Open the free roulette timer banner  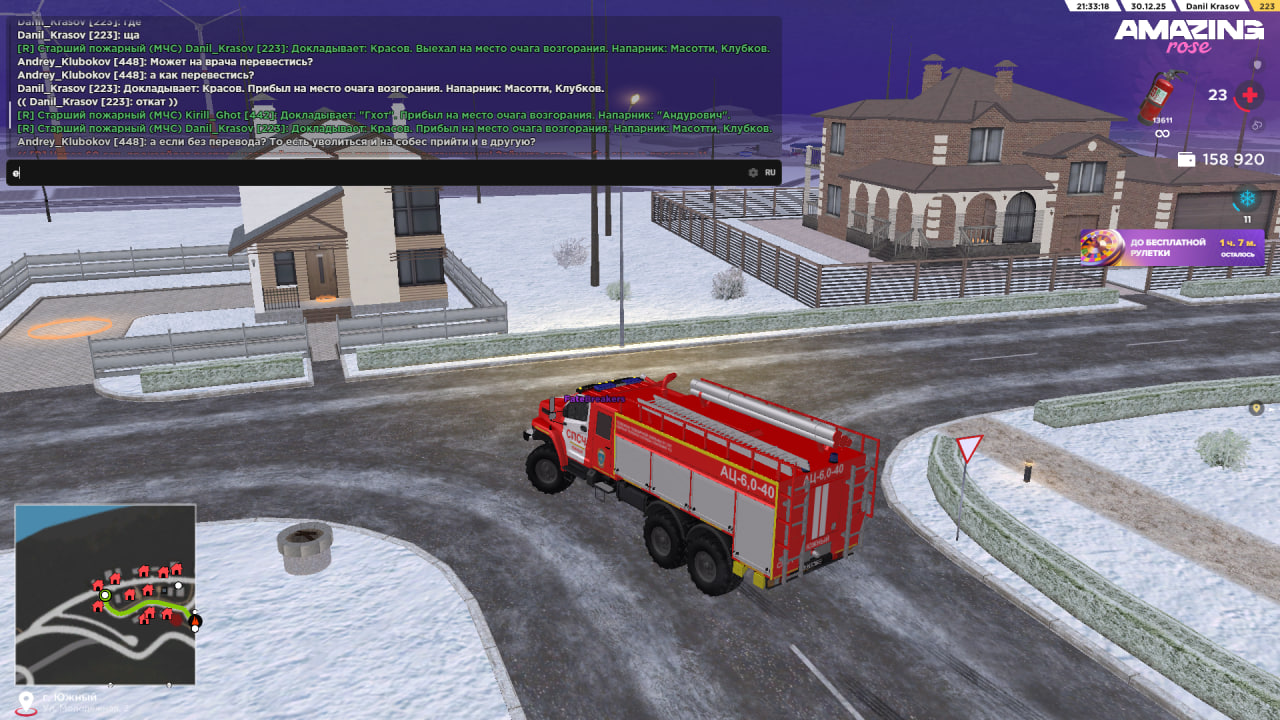click(1171, 248)
